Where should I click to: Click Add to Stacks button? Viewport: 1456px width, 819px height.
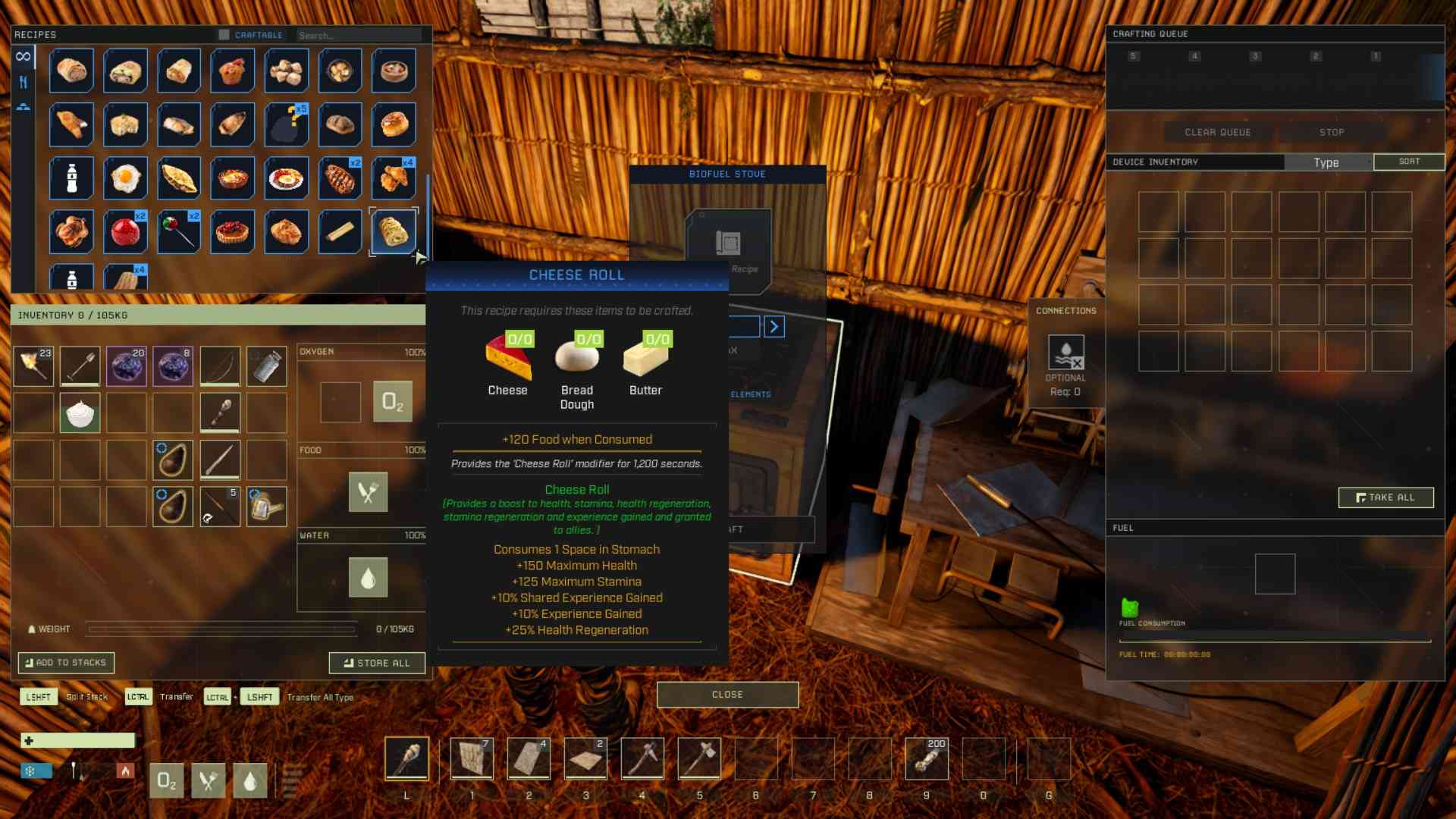[x=66, y=663]
